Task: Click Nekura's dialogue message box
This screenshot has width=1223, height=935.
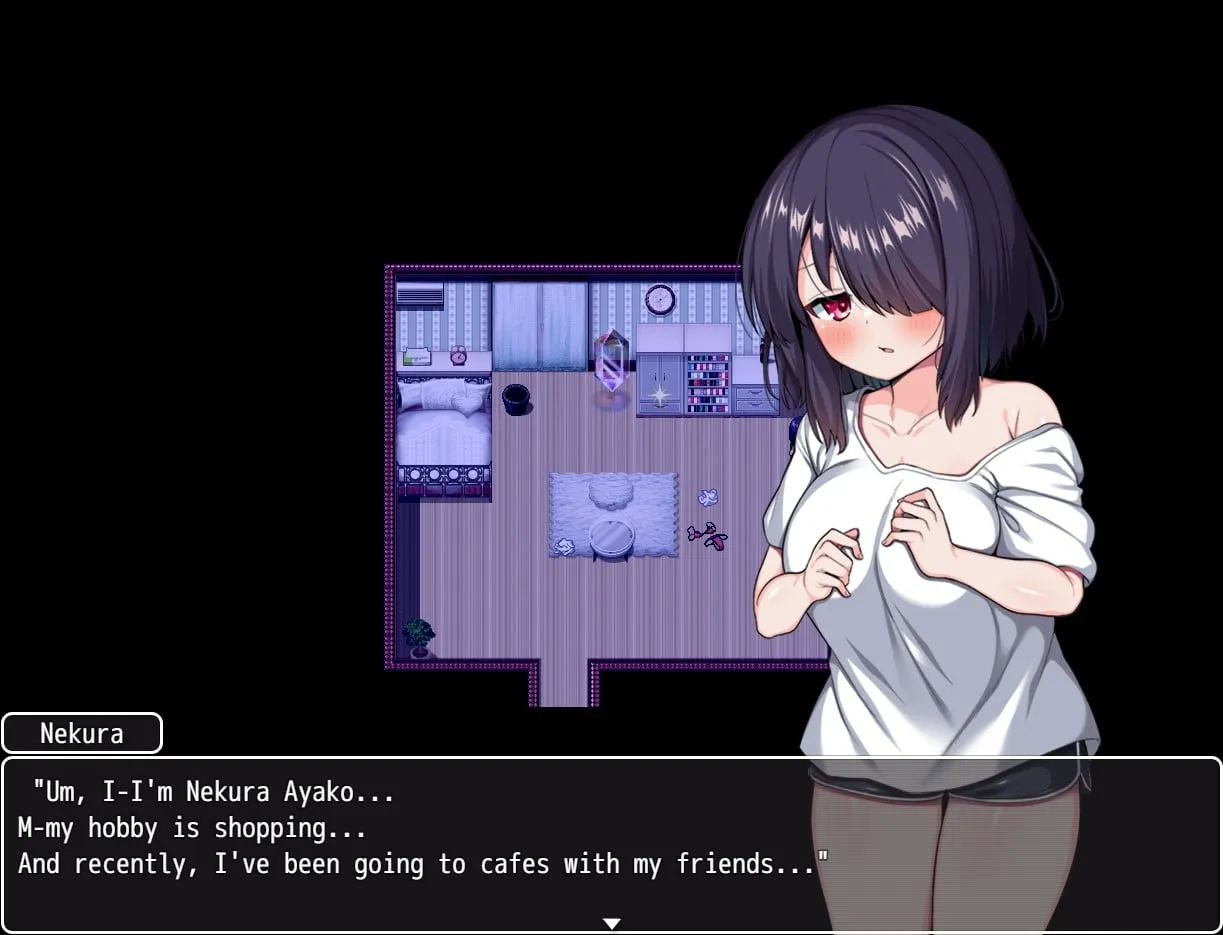Action: click(x=420, y=845)
